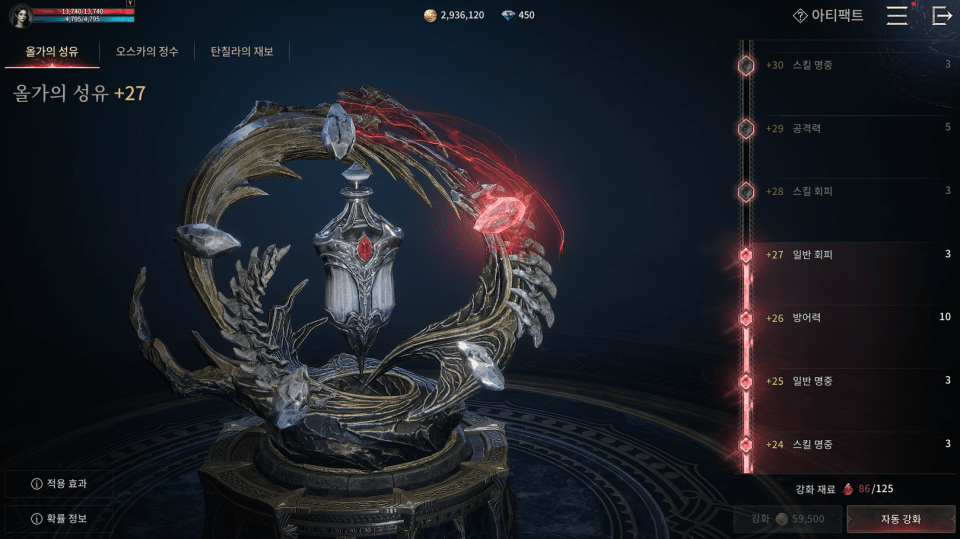Click the blue diamond currency icon
This screenshot has width=960, height=539.
[x=508, y=16]
